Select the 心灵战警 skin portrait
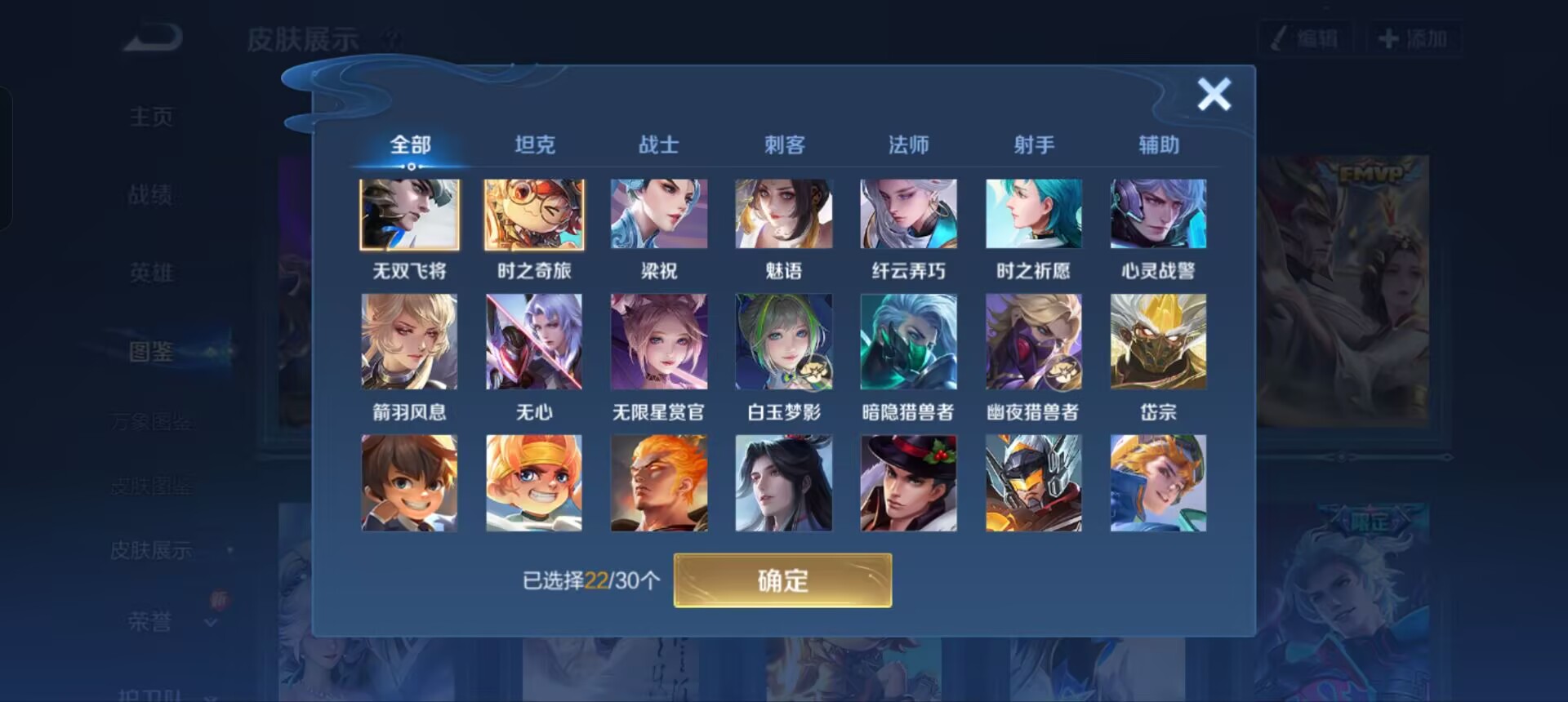1568x702 pixels. click(1158, 214)
